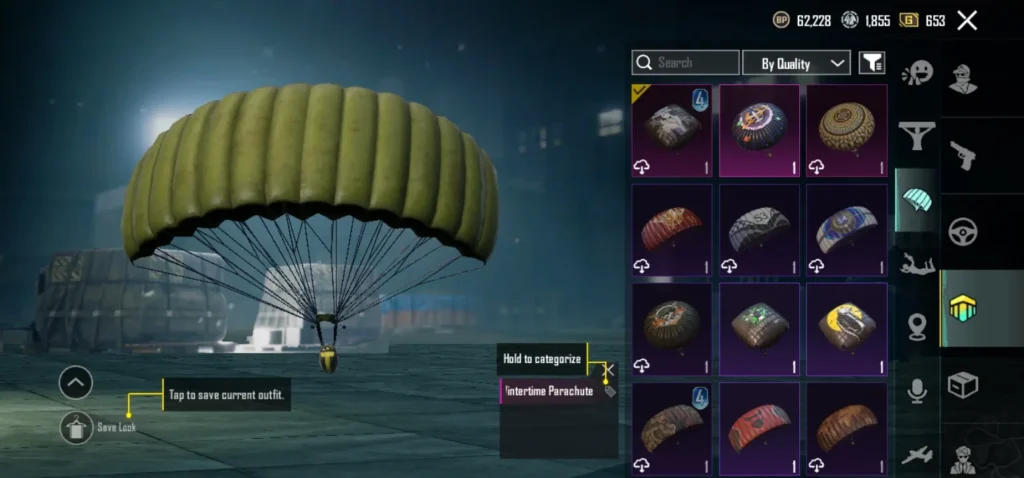Close the inventory screen with the X
Viewport: 1024px width, 478px height.
967,20
